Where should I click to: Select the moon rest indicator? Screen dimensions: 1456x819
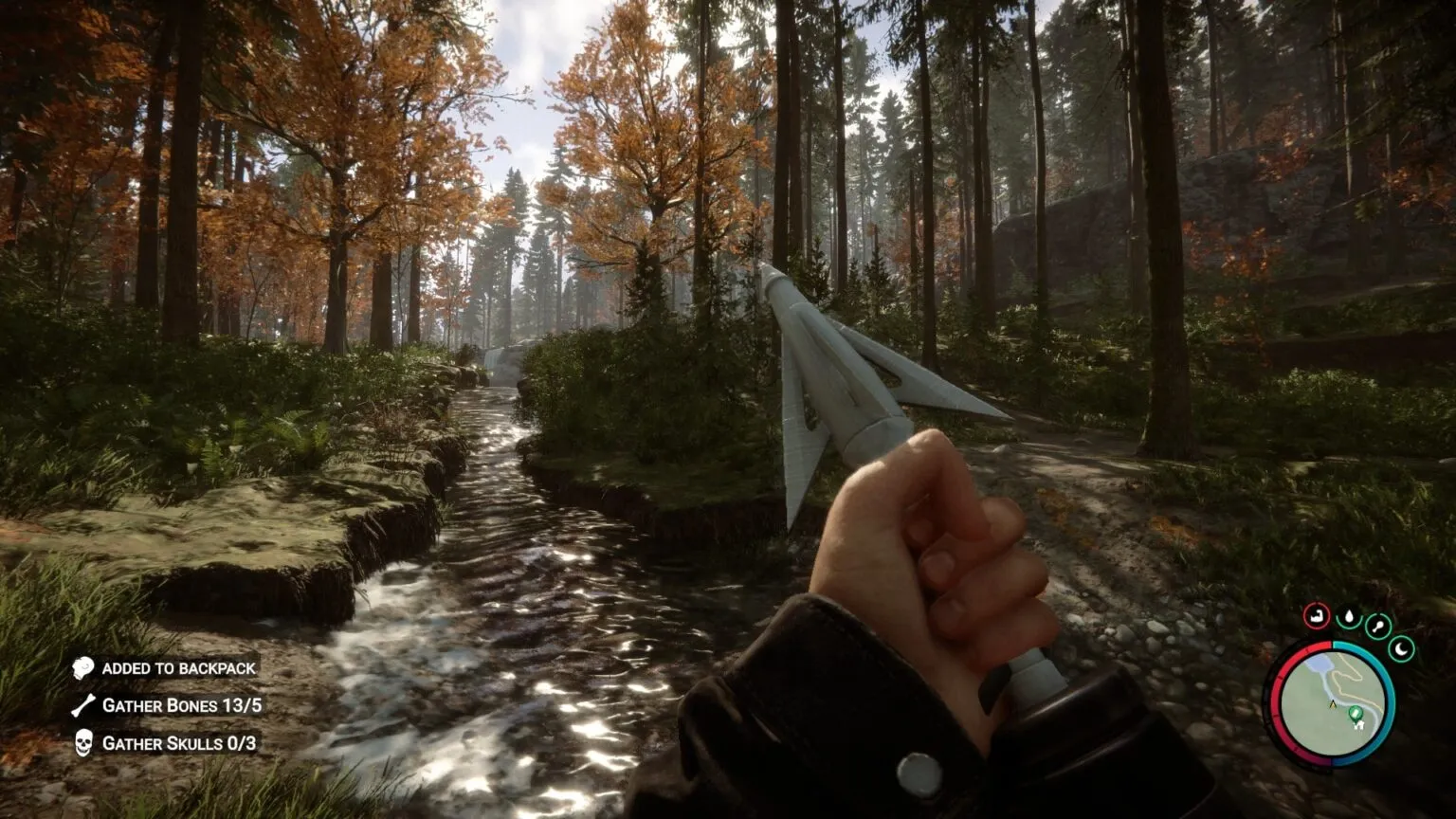pyautogui.click(x=1401, y=648)
